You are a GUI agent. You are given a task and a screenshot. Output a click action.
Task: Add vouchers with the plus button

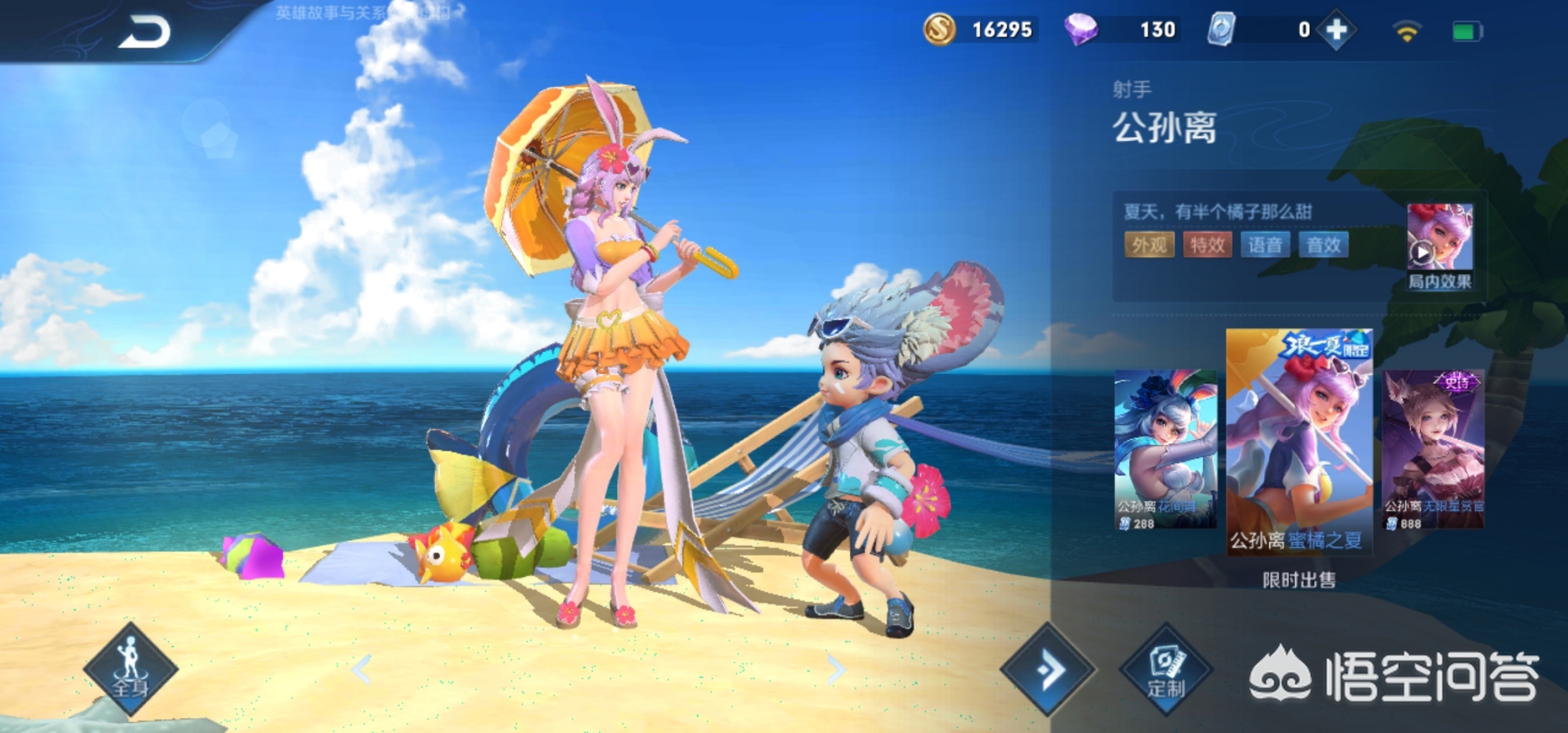pyautogui.click(x=1337, y=31)
